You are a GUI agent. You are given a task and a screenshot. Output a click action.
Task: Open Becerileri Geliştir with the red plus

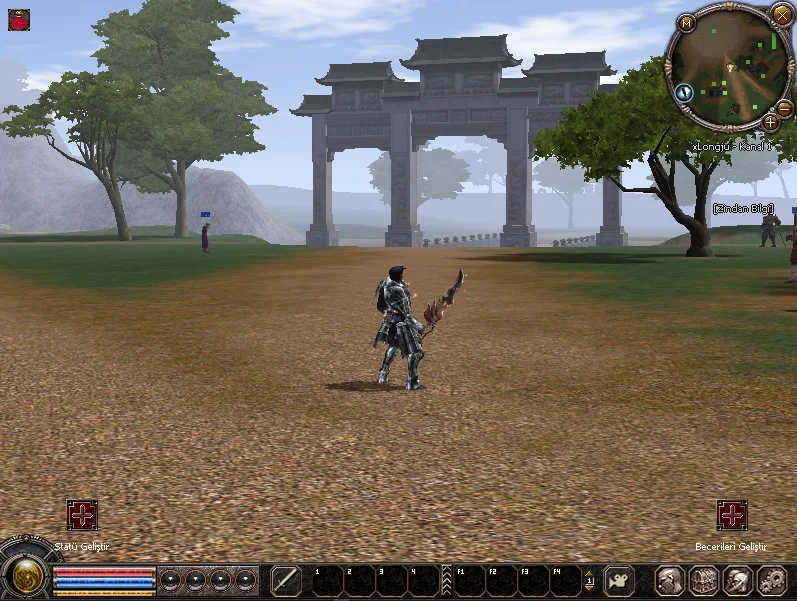[x=732, y=515]
